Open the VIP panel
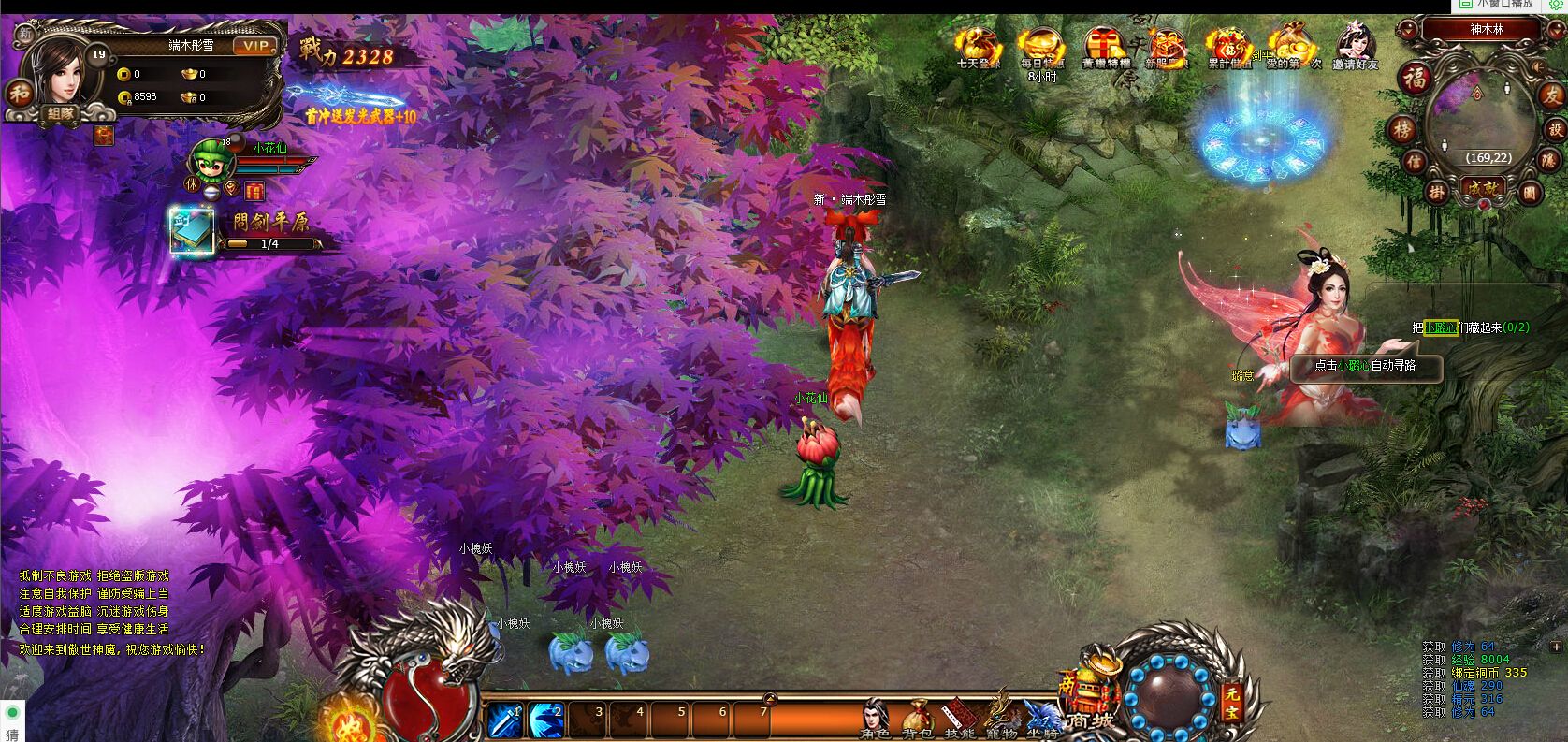 point(254,46)
